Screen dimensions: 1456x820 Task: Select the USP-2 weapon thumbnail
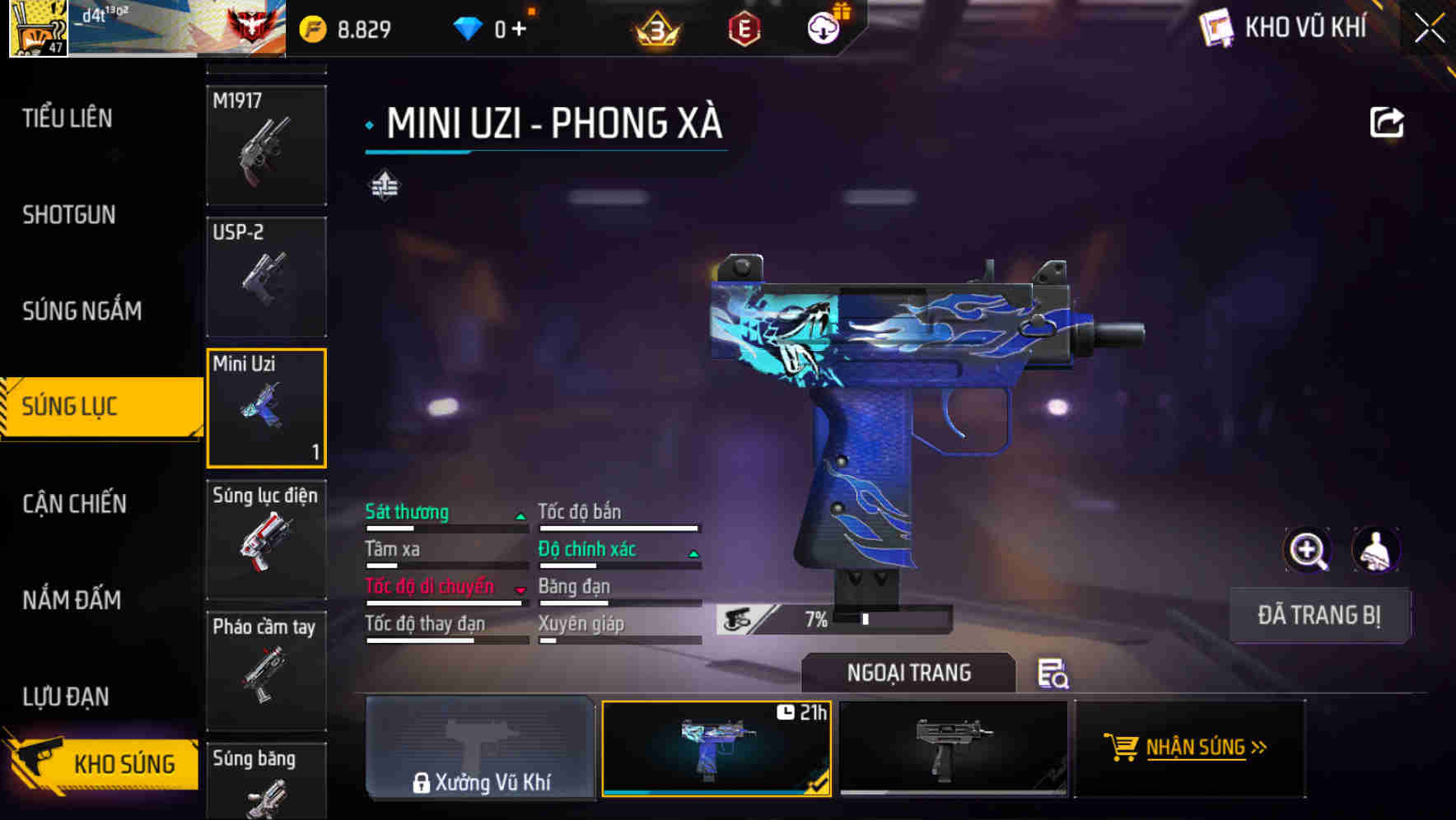point(266,276)
